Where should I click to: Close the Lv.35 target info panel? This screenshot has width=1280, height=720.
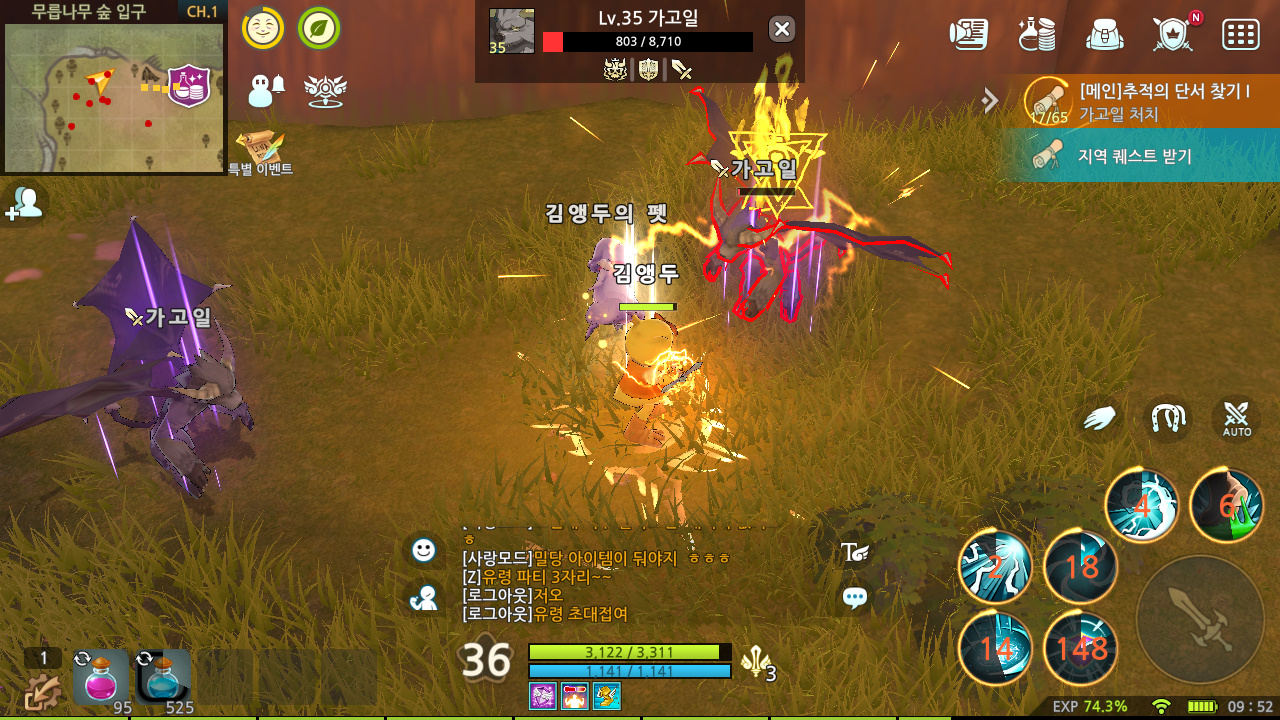(782, 29)
